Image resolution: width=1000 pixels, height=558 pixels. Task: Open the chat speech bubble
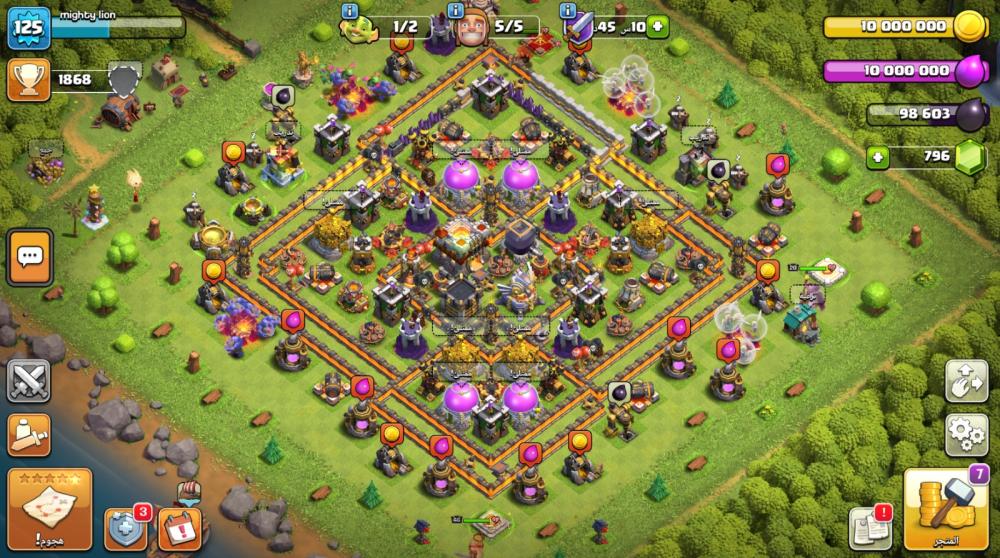(29, 257)
